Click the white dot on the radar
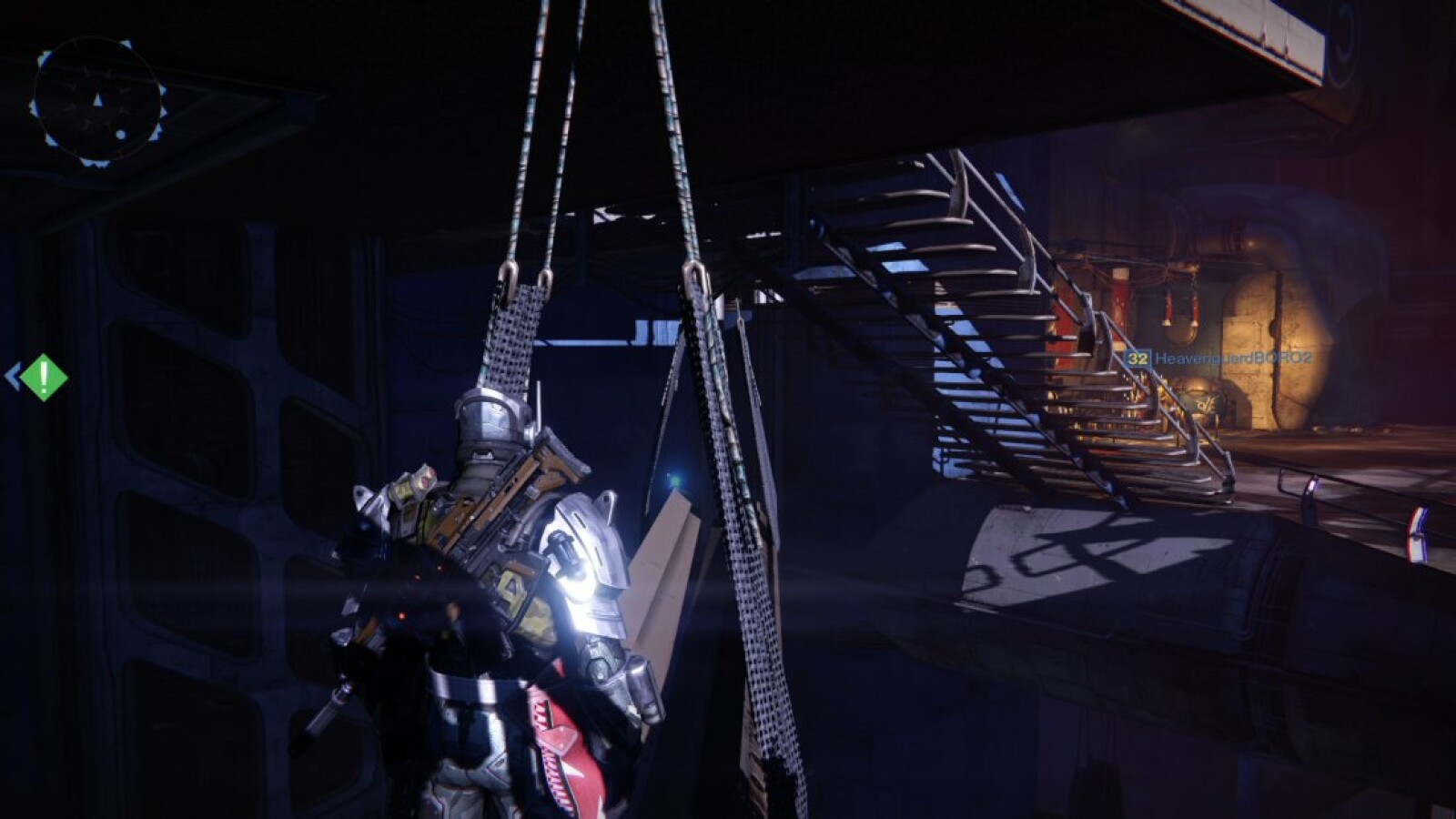This screenshot has width=1456, height=819. point(121,134)
